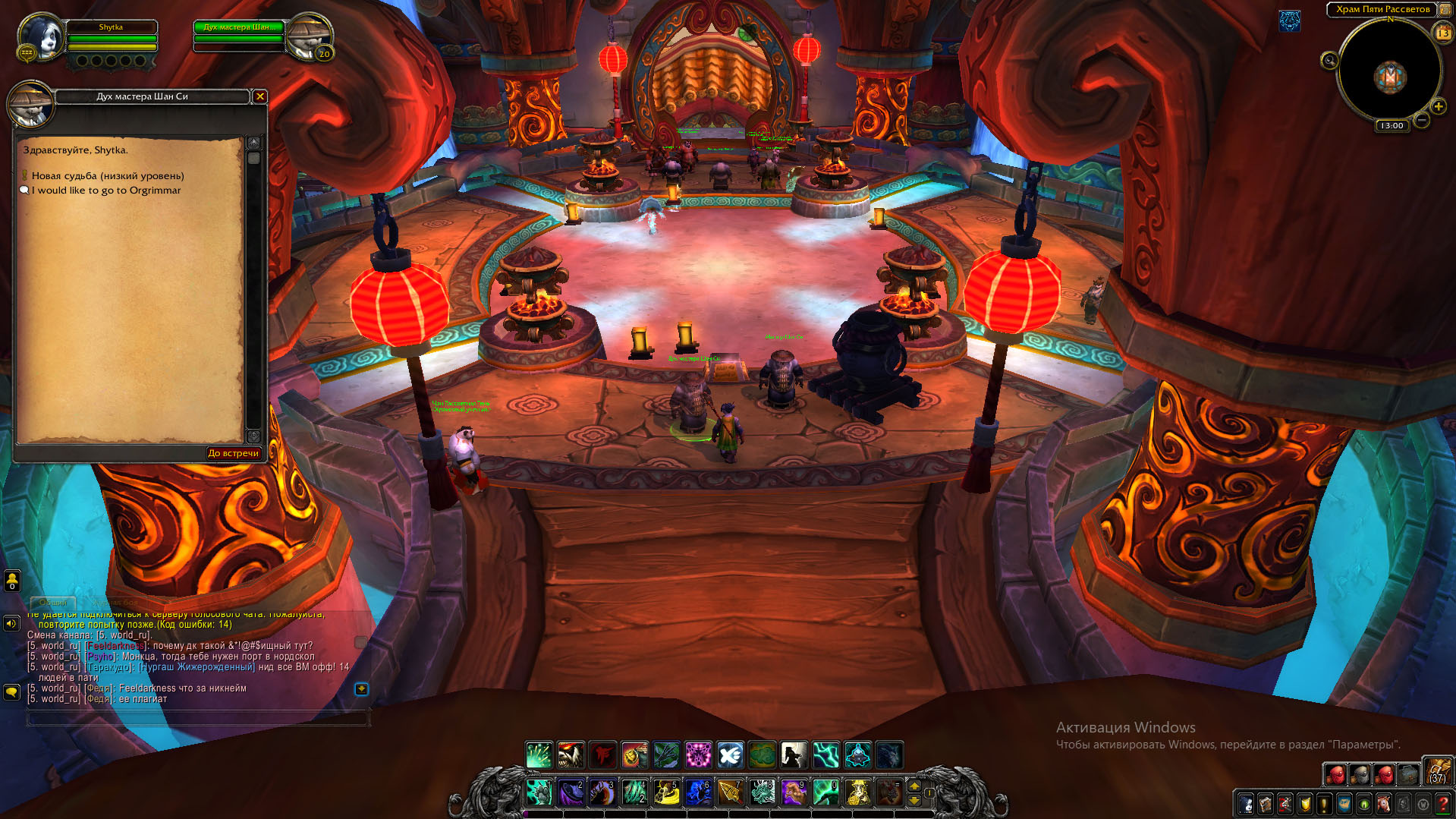The image size is (1456, 819).
Task: Open the quest log exclamation mark icon
Action: pos(1325,803)
